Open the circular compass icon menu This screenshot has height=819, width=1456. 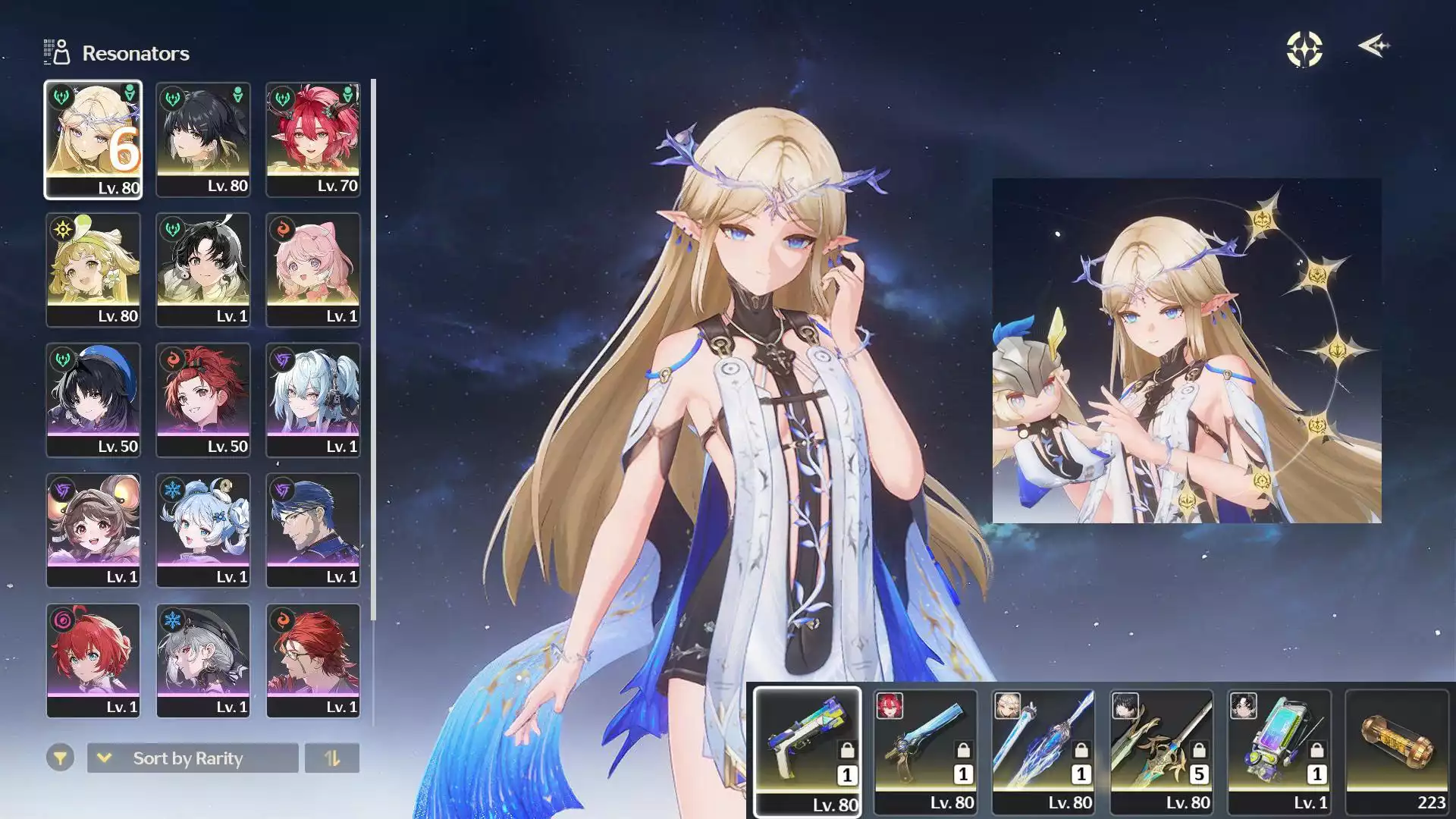1304,49
